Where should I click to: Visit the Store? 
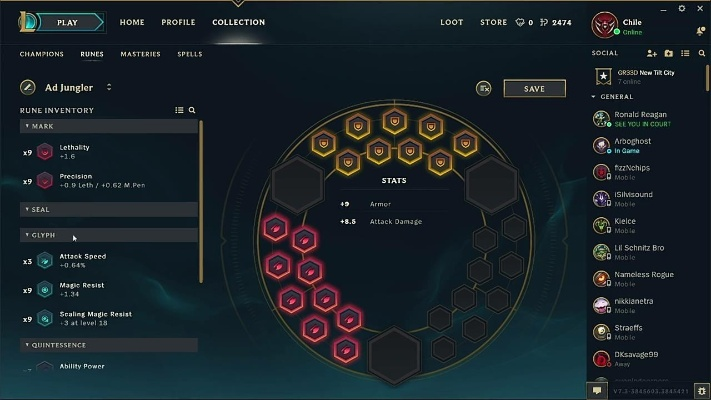[x=493, y=22]
